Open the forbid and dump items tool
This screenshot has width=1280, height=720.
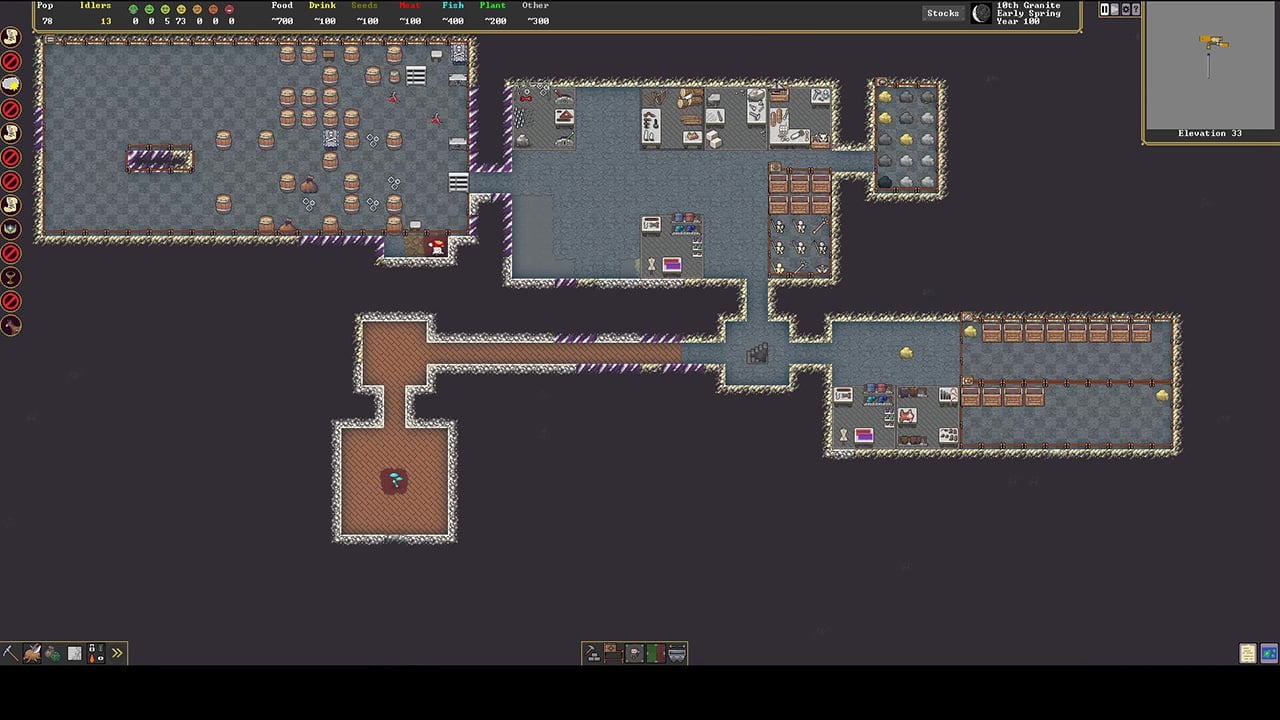point(96,653)
